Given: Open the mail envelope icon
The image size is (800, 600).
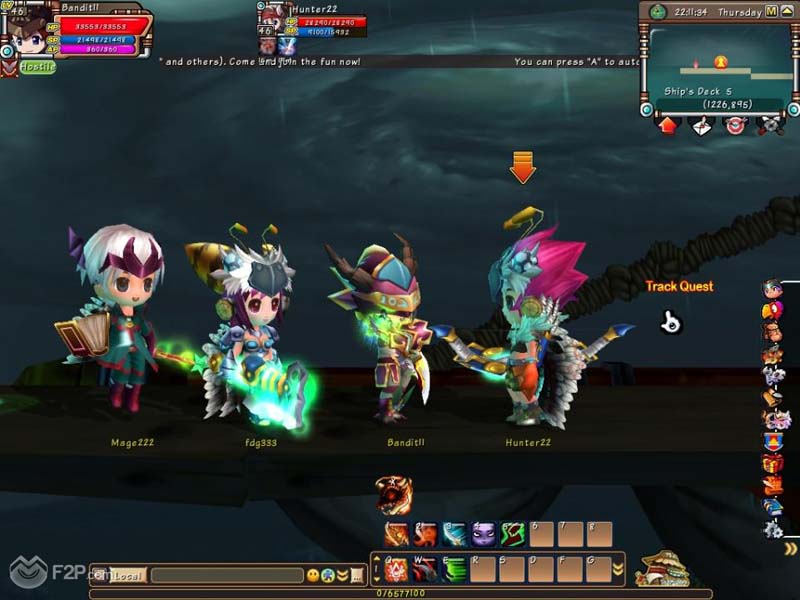Looking at the screenshot, I should (701, 125).
